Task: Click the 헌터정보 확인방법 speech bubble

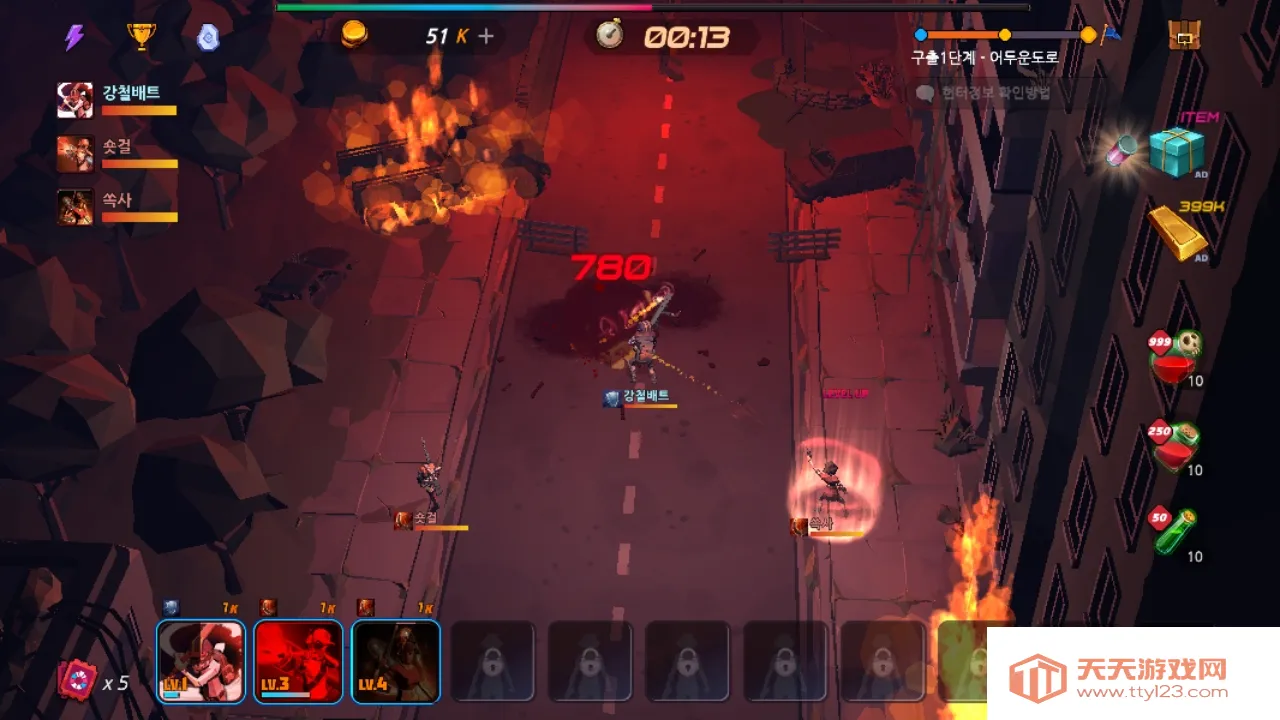Action: (x=990, y=92)
